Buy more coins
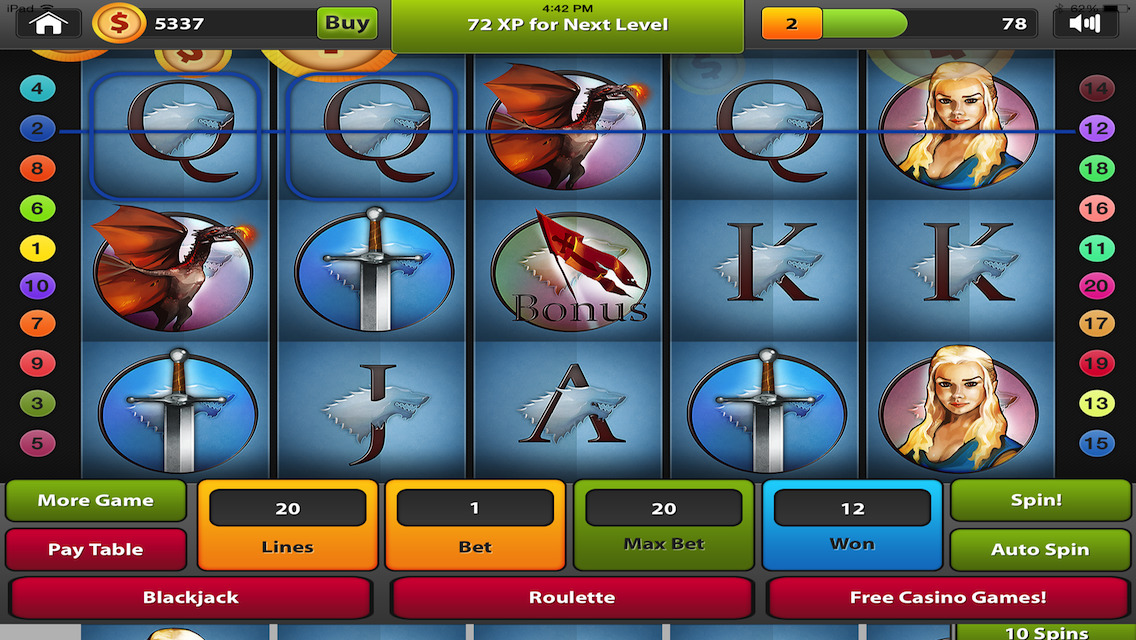The image size is (1136, 640). click(x=346, y=23)
